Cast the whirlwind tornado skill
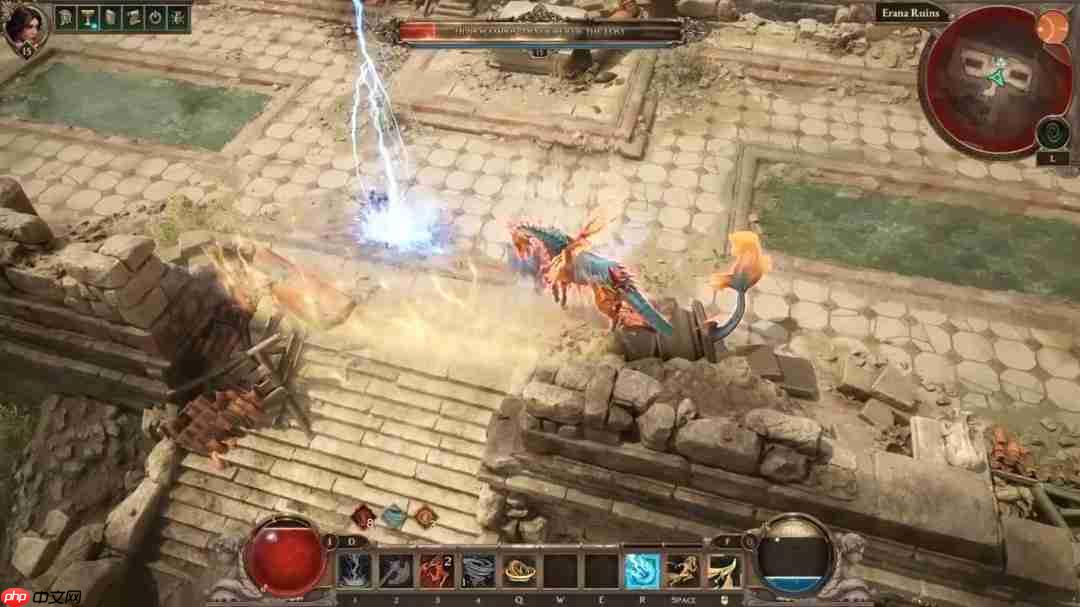Viewport: 1080px width, 607px height. 477,570
